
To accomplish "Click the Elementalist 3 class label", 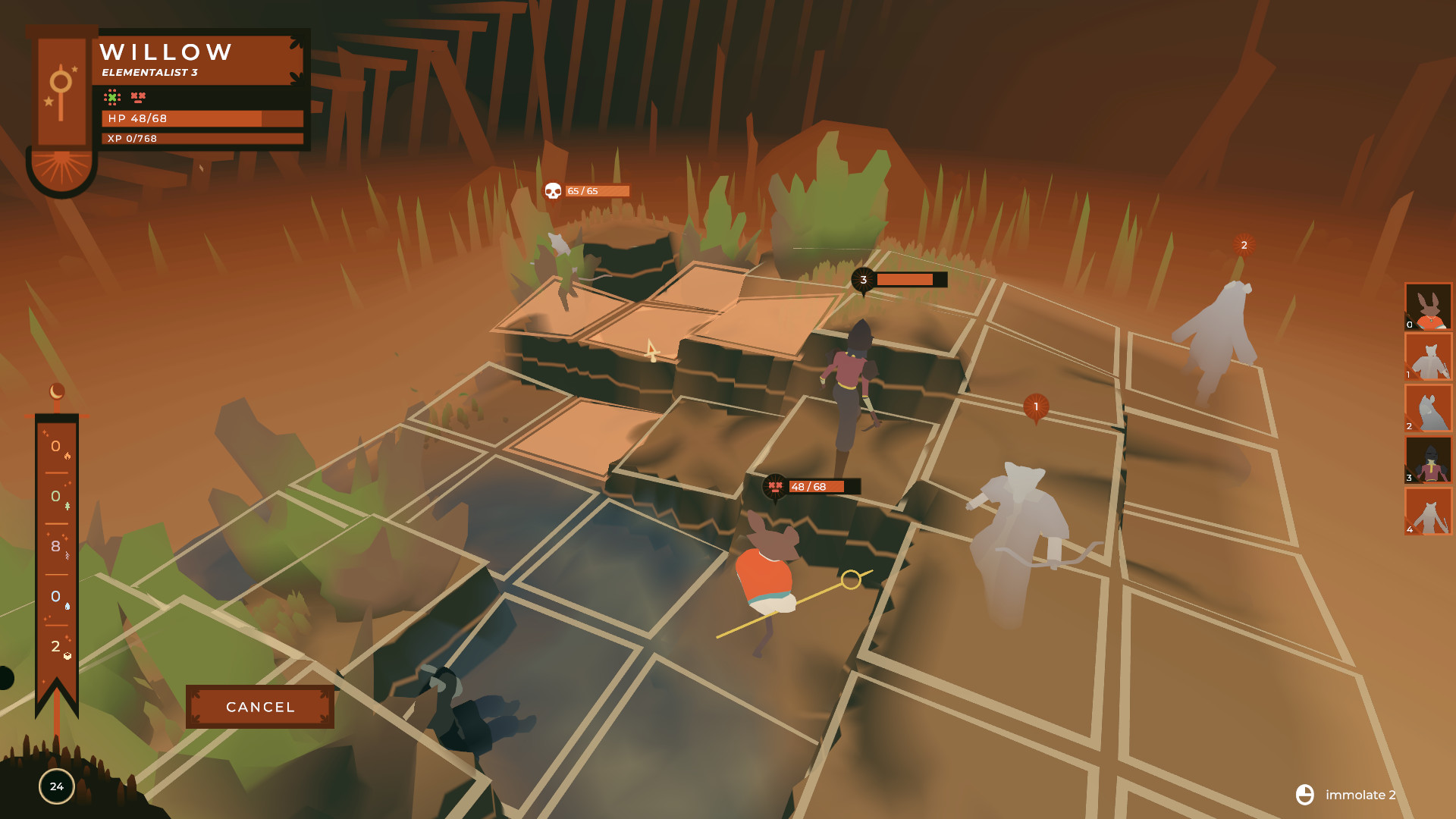I will [149, 74].
